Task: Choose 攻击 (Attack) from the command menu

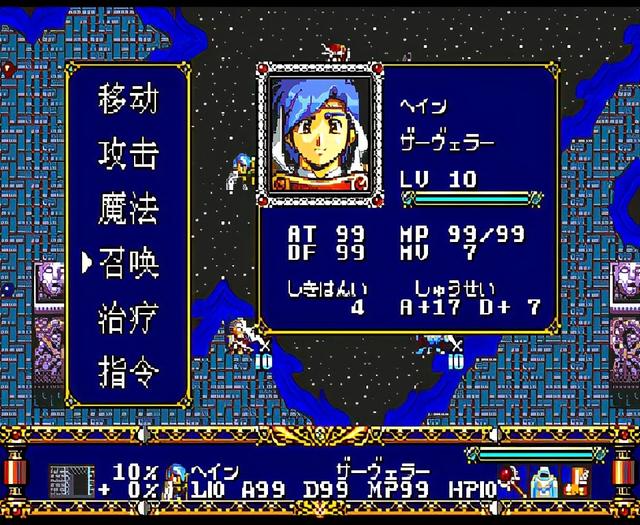Action: point(128,154)
